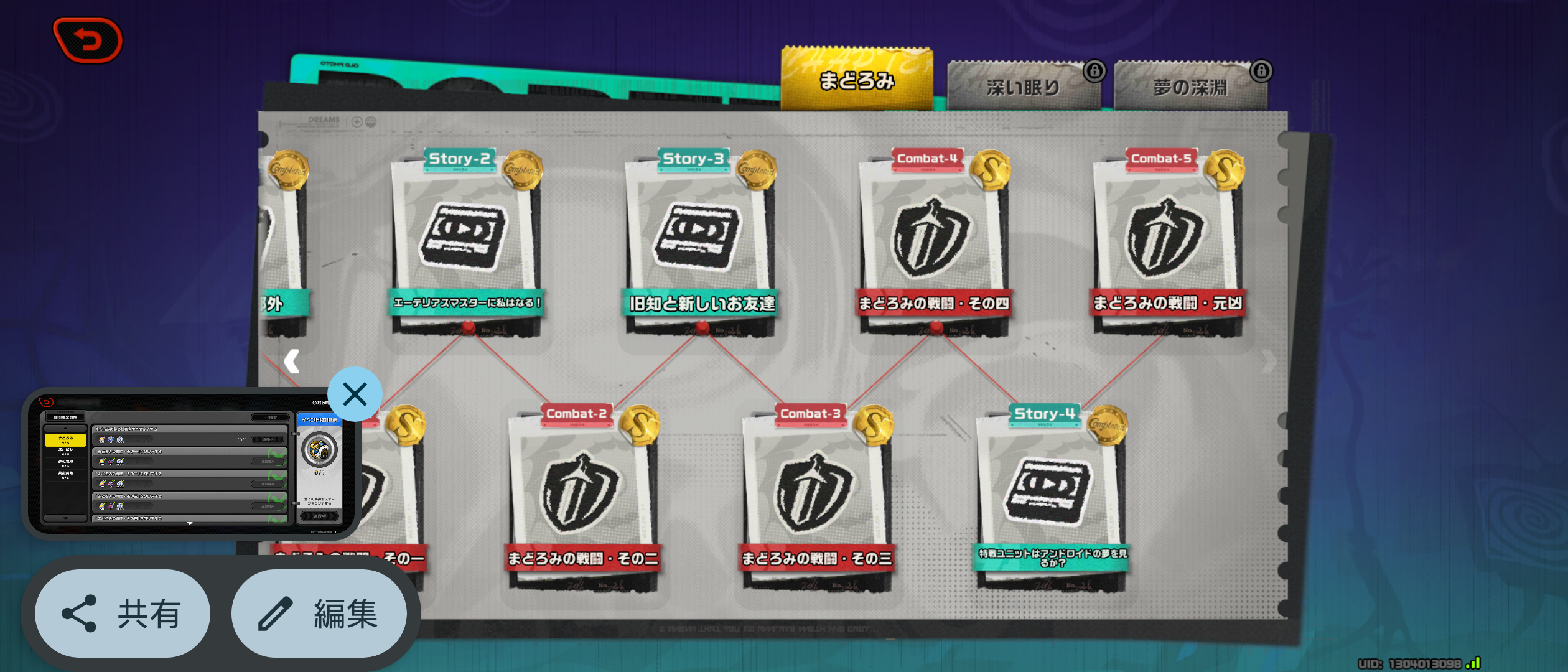1568x672 pixels.
Task: Select the Combat-3 stage card
Action: point(816,498)
